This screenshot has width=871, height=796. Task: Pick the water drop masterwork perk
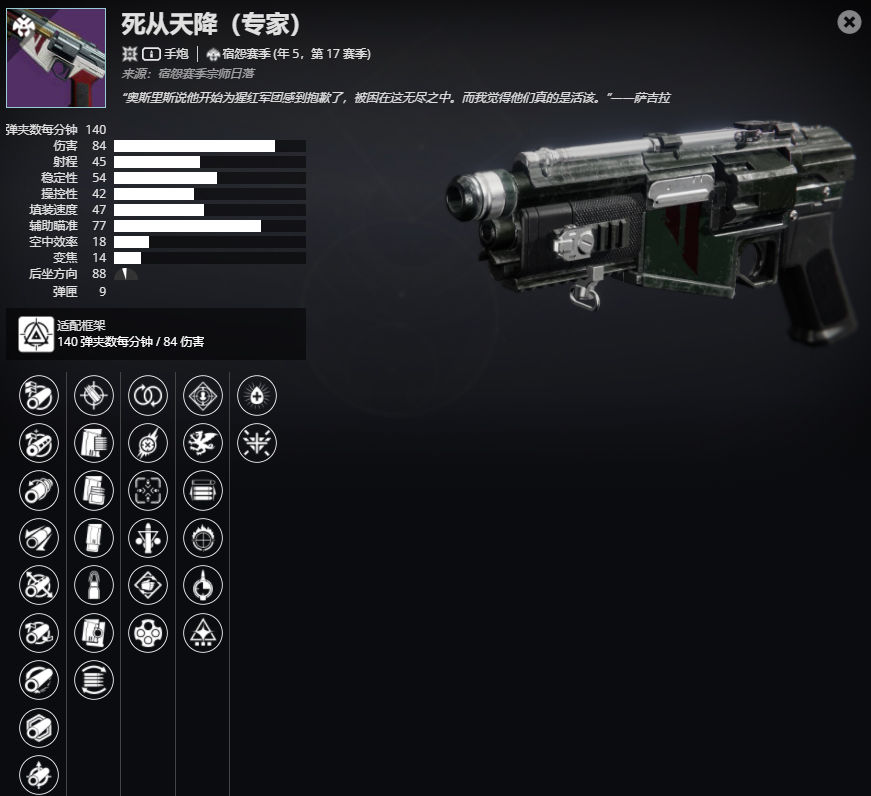(x=256, y=396)
